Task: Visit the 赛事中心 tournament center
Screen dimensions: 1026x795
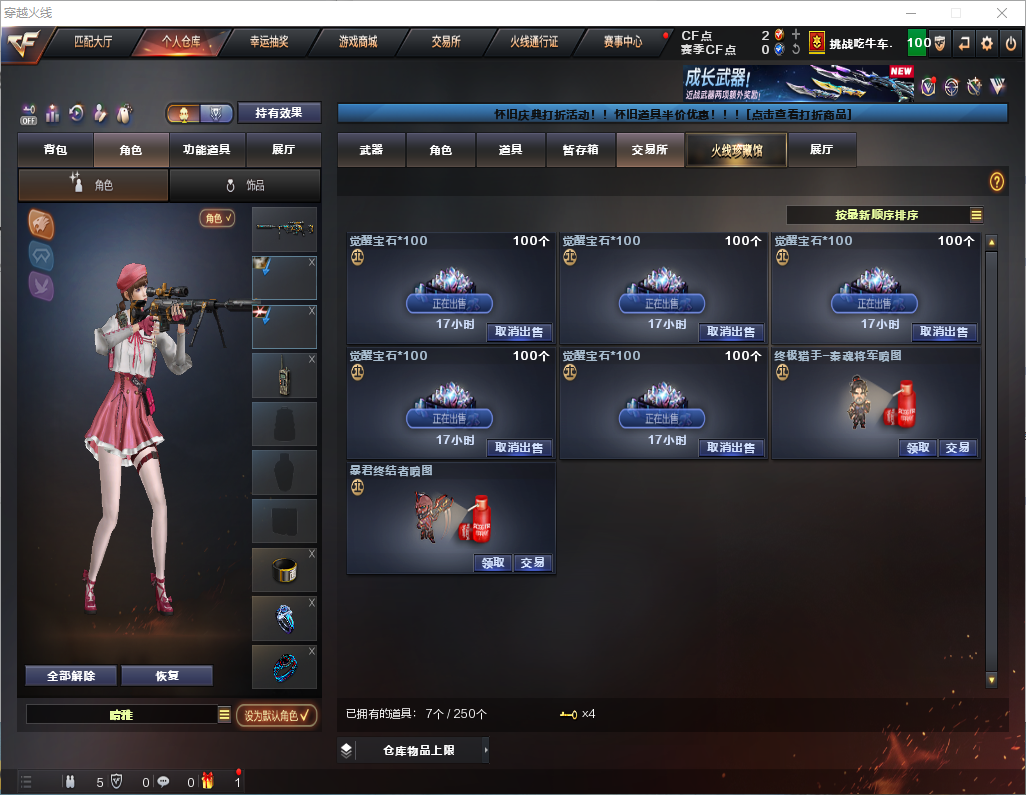Action: 622,43
